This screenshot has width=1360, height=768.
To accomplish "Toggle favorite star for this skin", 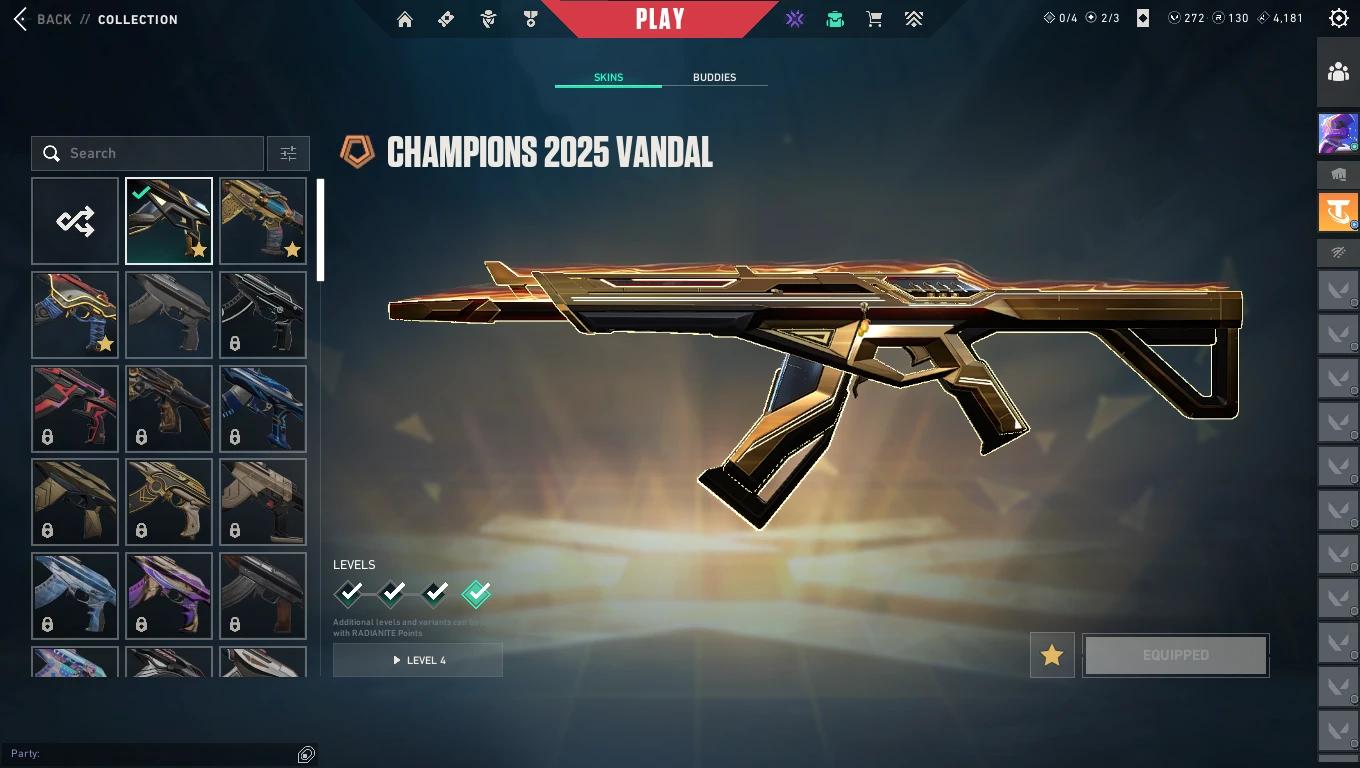I will coord(1052,655).
